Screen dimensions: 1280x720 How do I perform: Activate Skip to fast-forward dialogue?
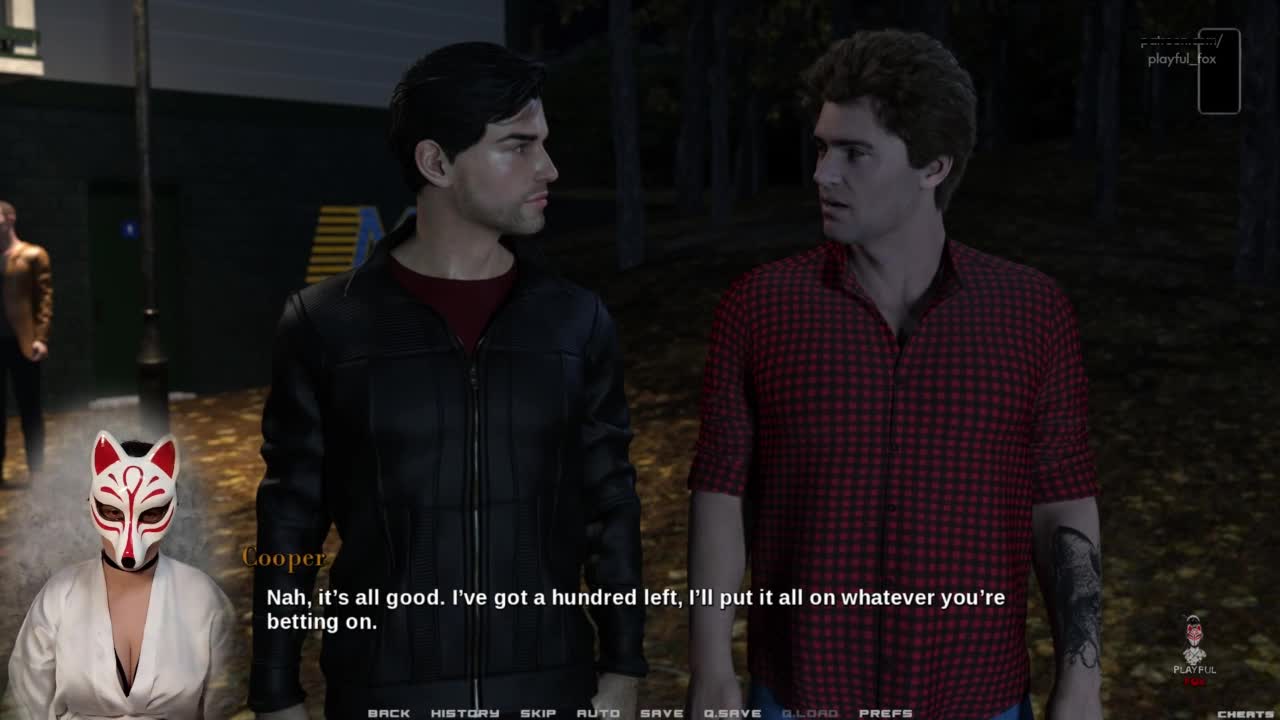538,713
